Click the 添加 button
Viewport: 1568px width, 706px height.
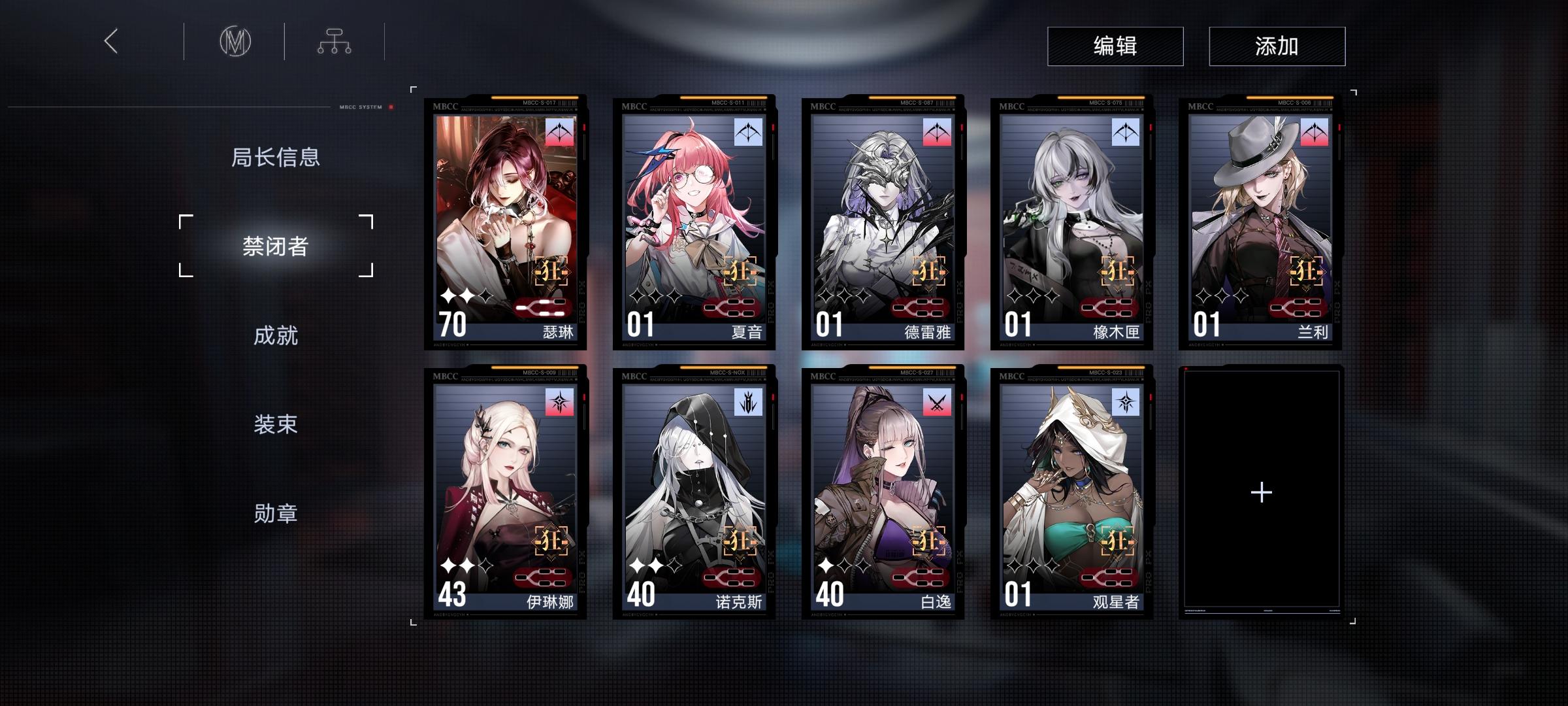pos(1275,45)
